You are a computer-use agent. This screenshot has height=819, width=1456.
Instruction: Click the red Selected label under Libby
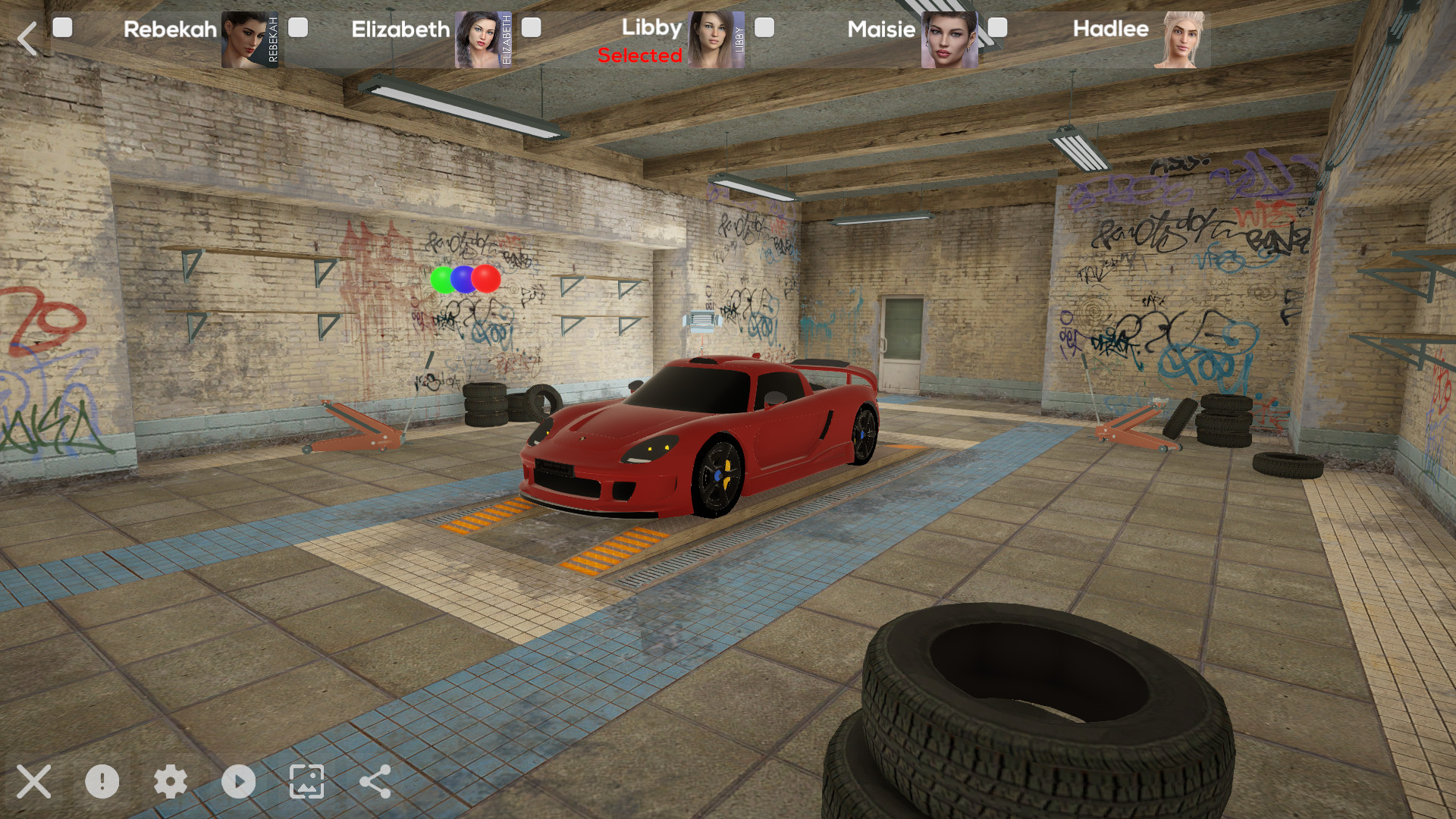tap(639, 55)
